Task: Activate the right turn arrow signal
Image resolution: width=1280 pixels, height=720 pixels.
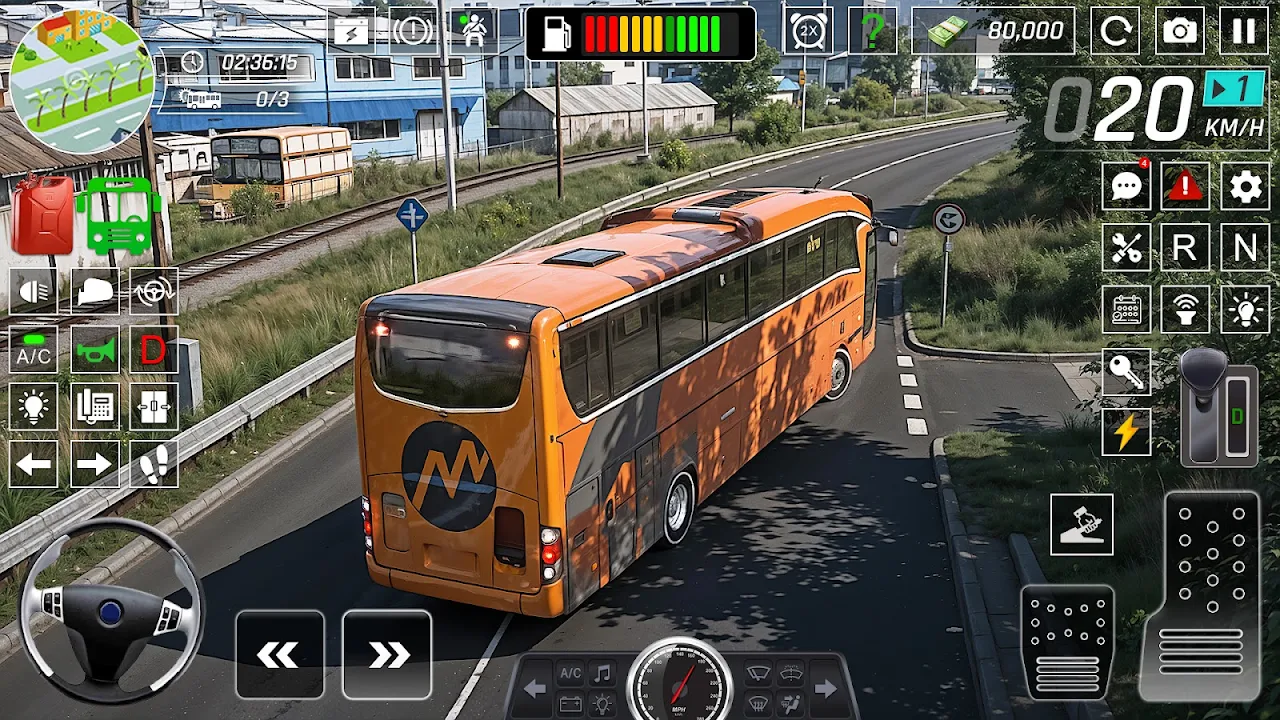Action: (x=94, y=464)
